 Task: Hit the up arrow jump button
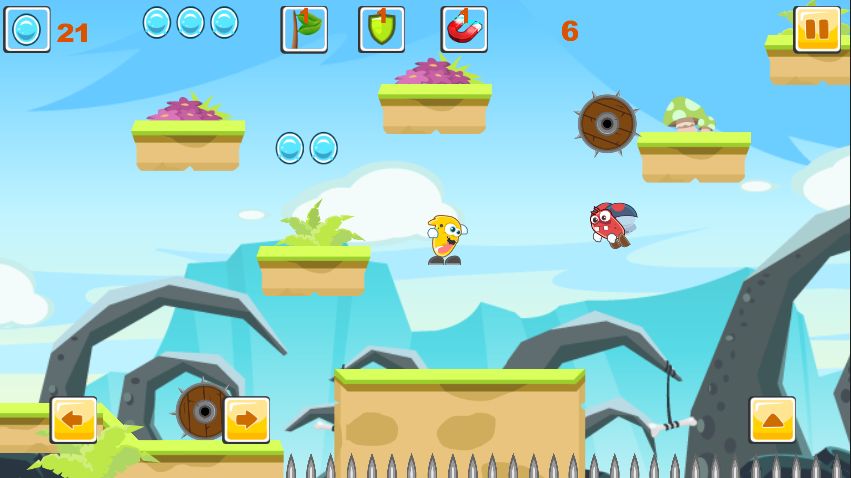click(x=772, y=420)
